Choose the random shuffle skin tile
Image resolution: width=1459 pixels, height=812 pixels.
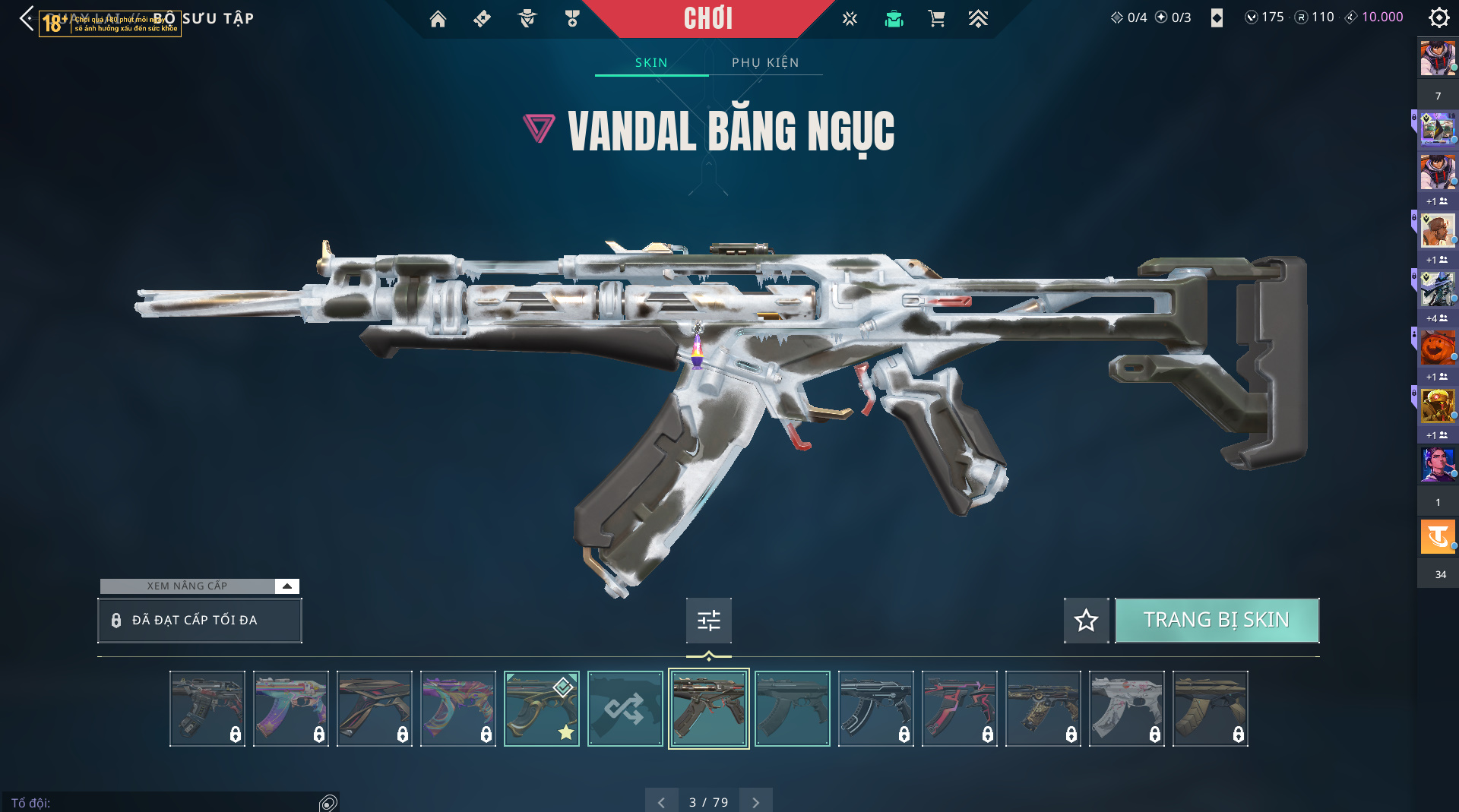tap(625, 709)
